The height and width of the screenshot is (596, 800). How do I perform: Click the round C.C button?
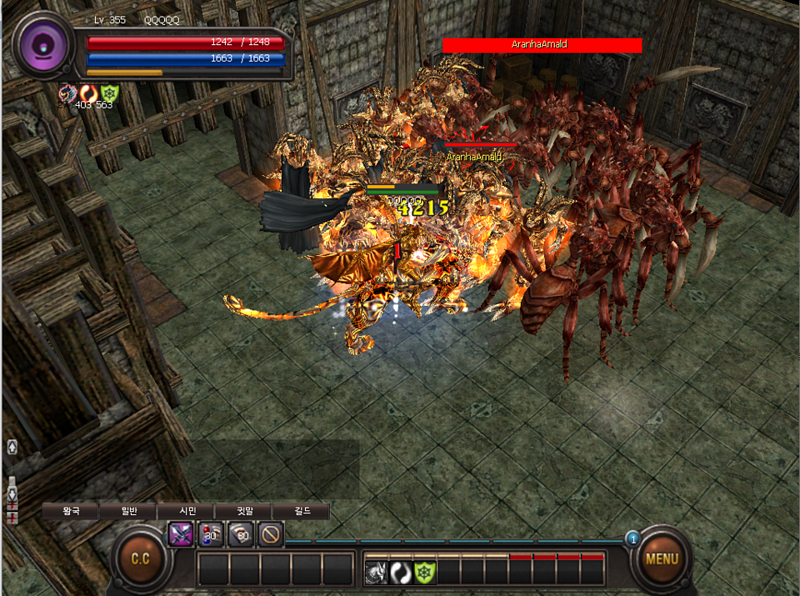point(139,558)
